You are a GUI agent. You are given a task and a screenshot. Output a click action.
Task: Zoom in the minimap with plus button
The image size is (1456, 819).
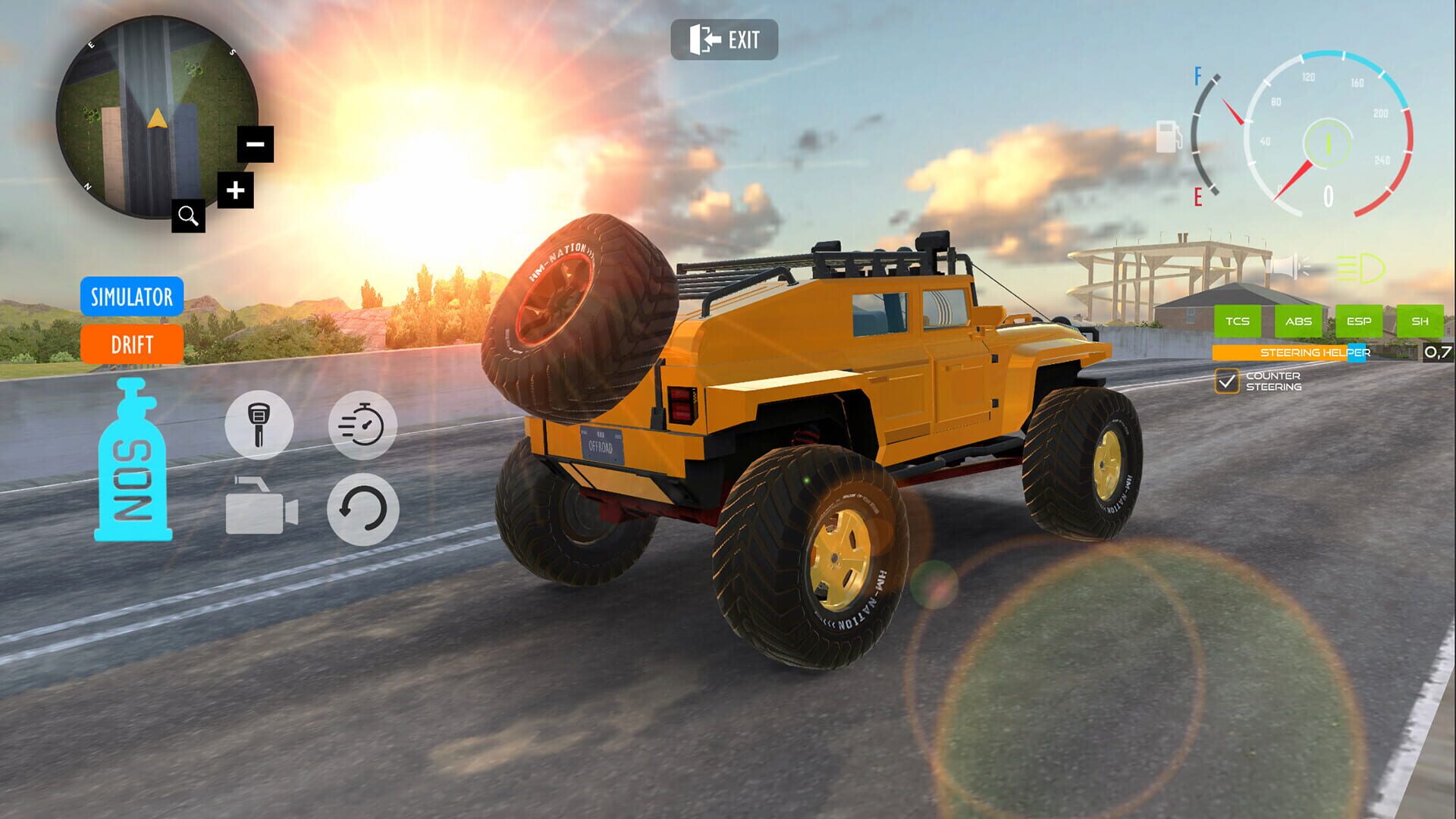pos(235,190)
